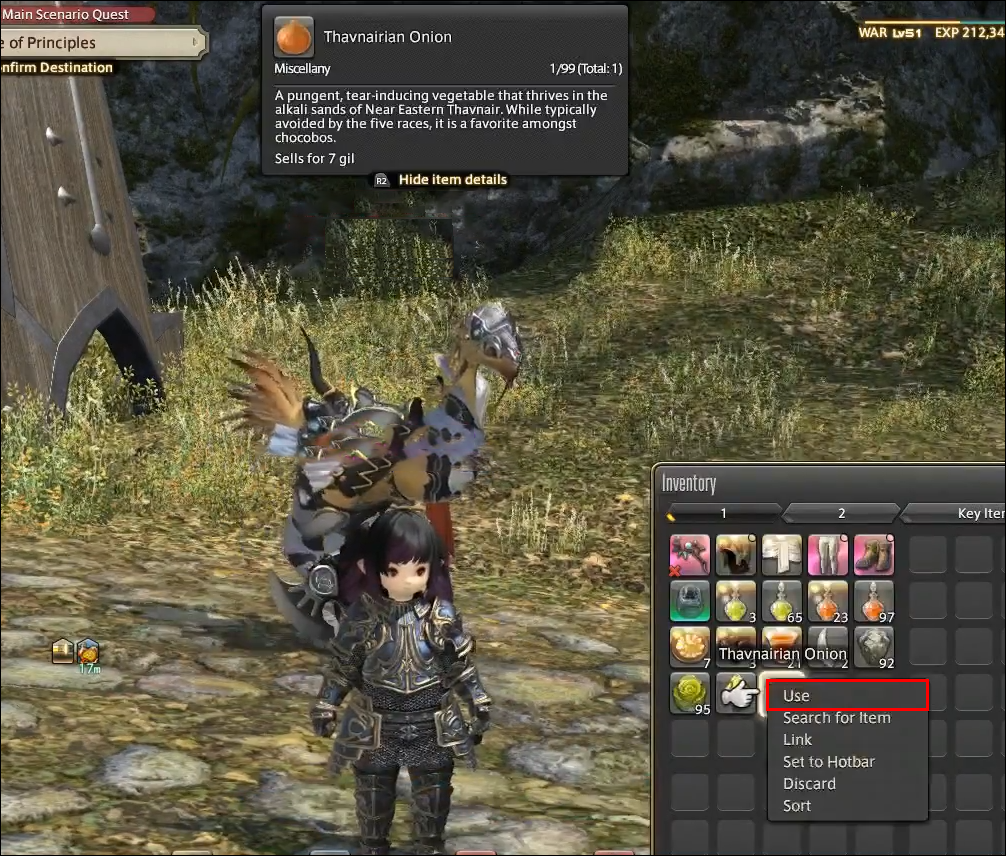Select the weapon item with red X
The image size is (1006, 856).
click(x=690, y=555)
